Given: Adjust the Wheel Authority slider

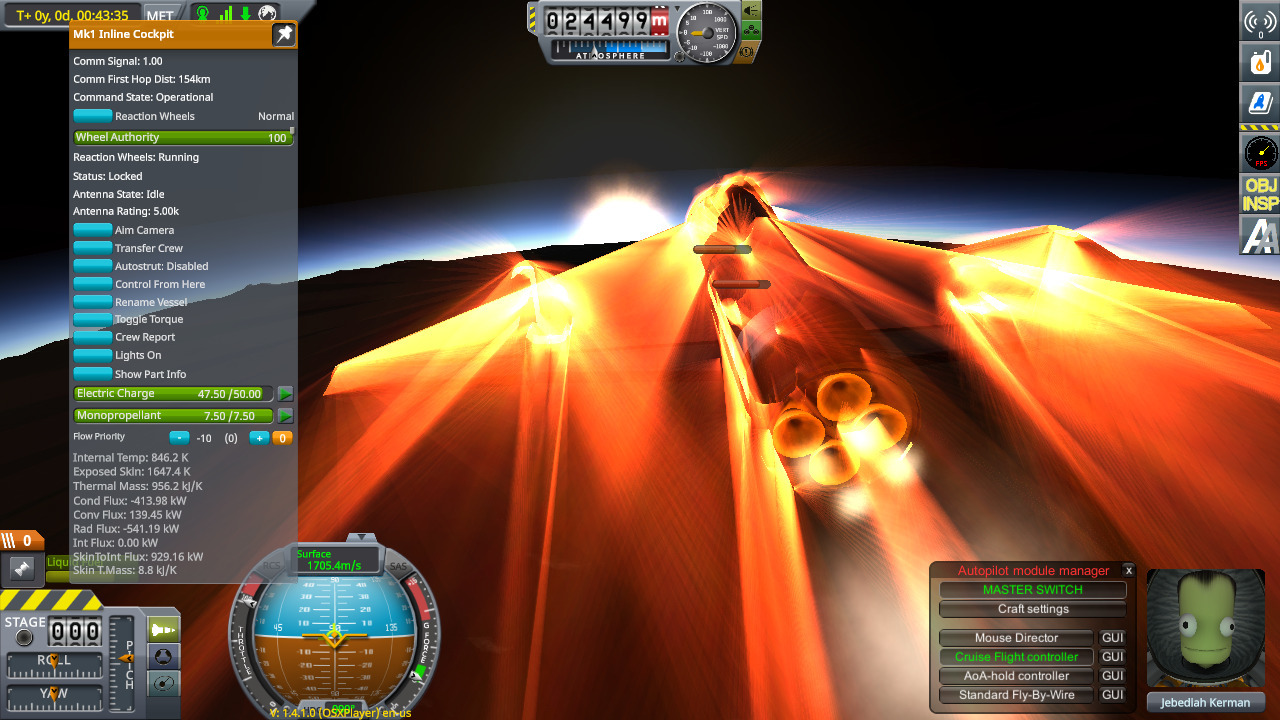Looking at the screenshot, I should pyautogui.click(x=183, y=138).
